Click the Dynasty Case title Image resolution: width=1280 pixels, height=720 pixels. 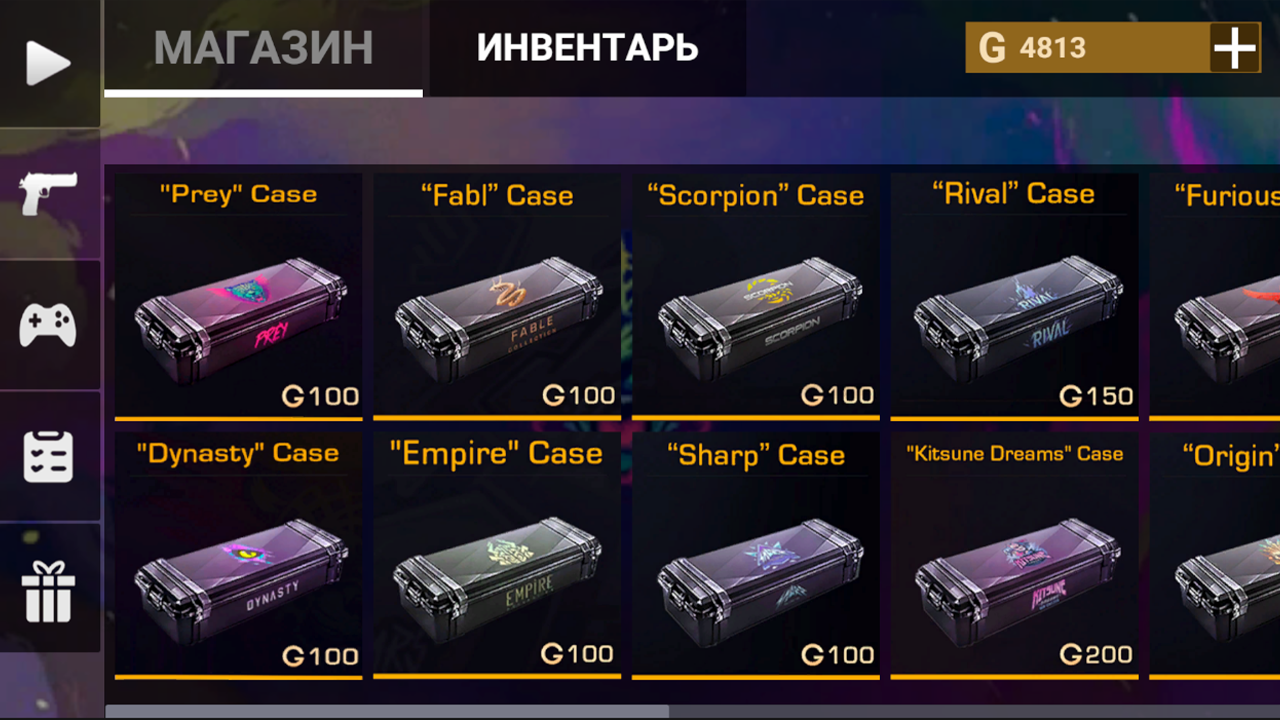click(238, 453)
